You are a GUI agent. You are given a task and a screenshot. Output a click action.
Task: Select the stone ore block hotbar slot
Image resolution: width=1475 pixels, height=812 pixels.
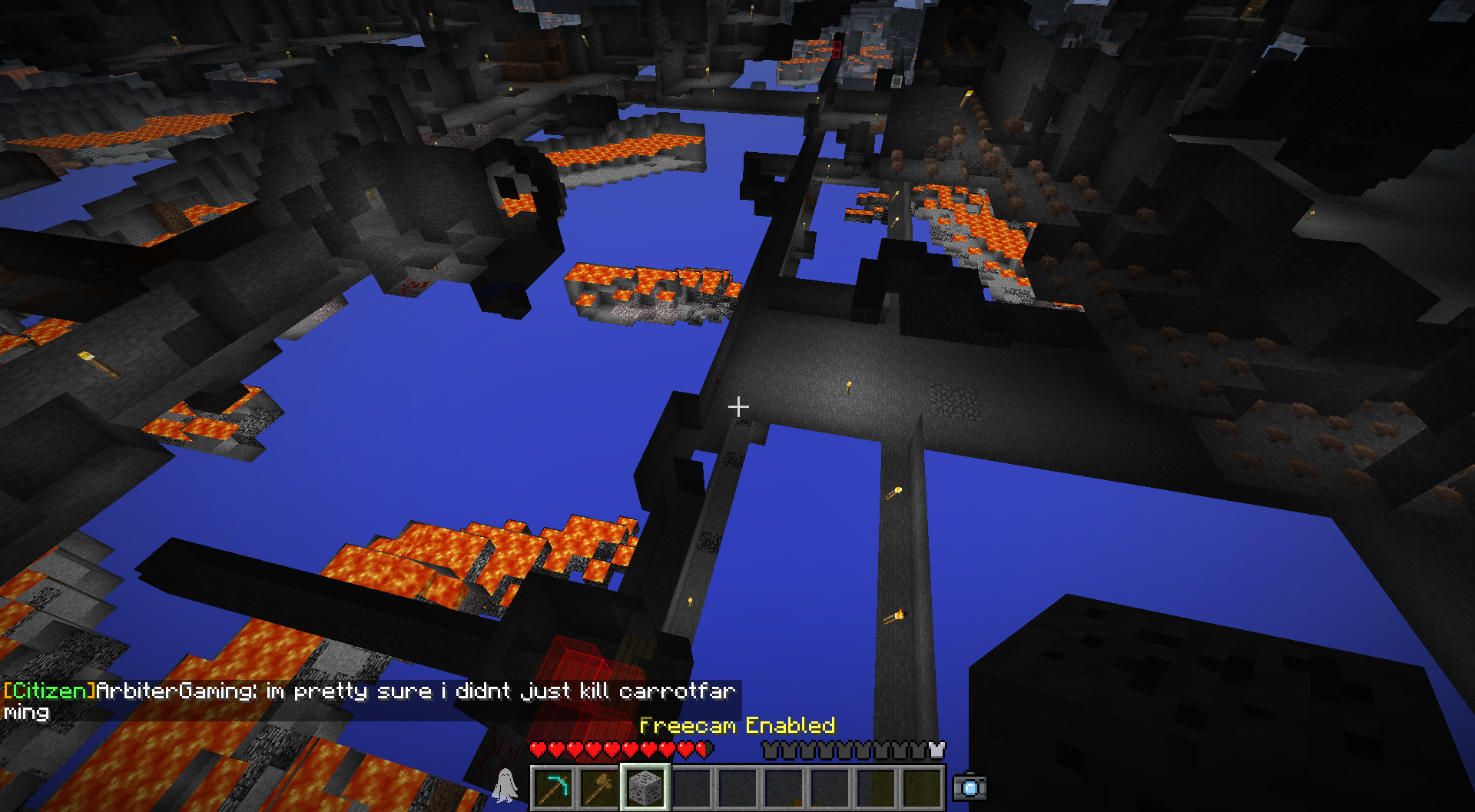coord(645,787)
